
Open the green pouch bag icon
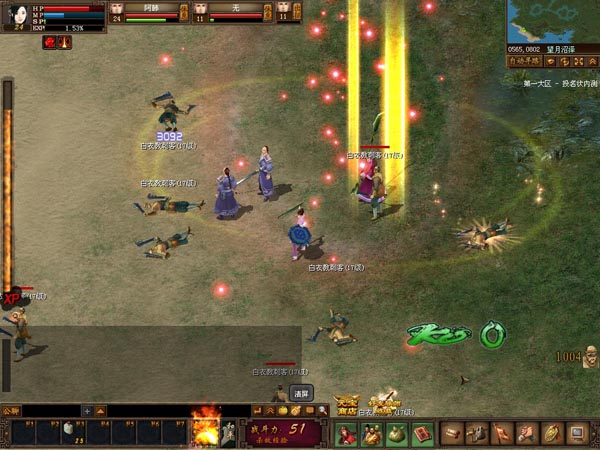click(x=397, y=433)
